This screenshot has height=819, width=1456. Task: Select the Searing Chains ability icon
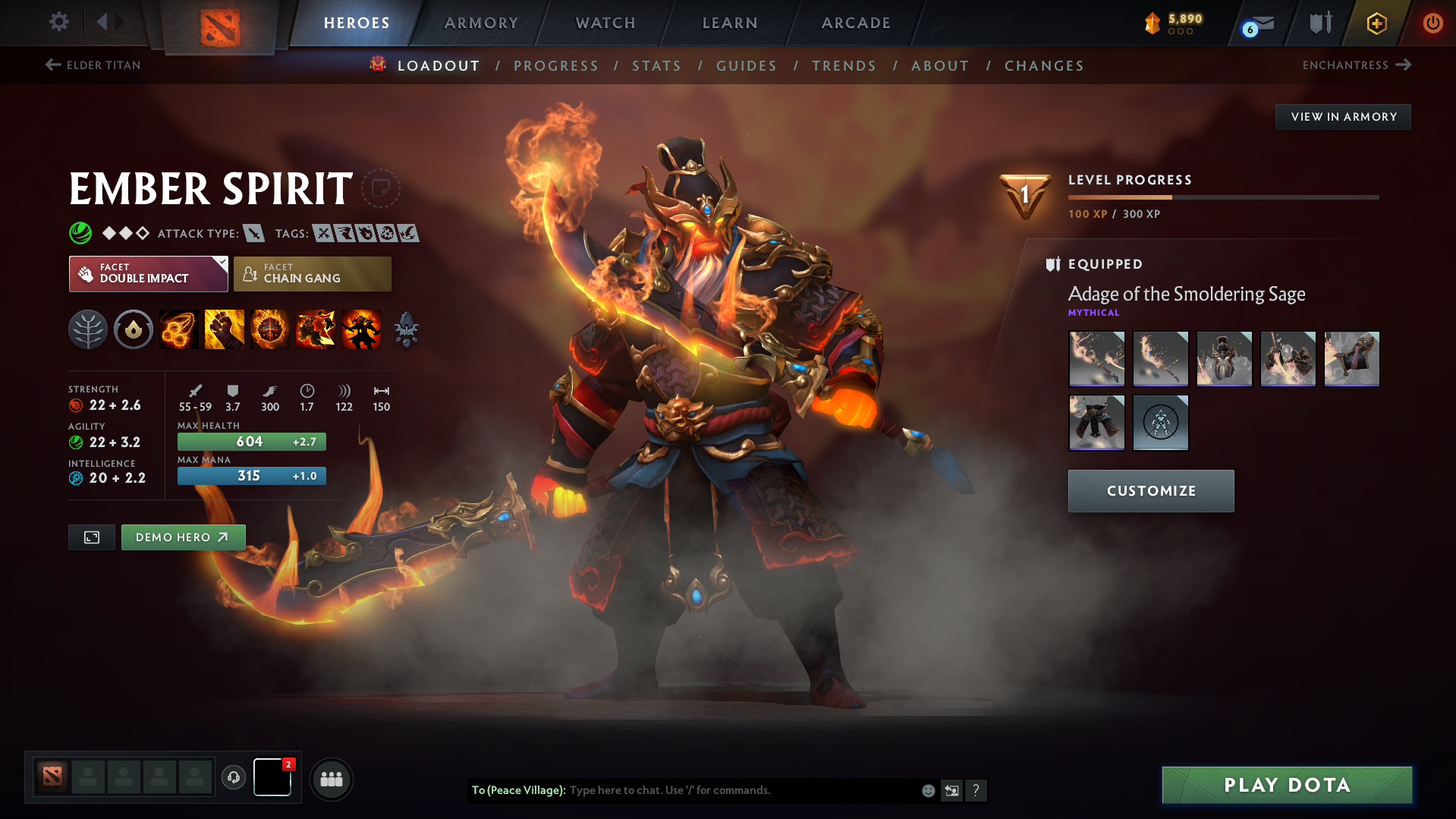click(178, 329)
